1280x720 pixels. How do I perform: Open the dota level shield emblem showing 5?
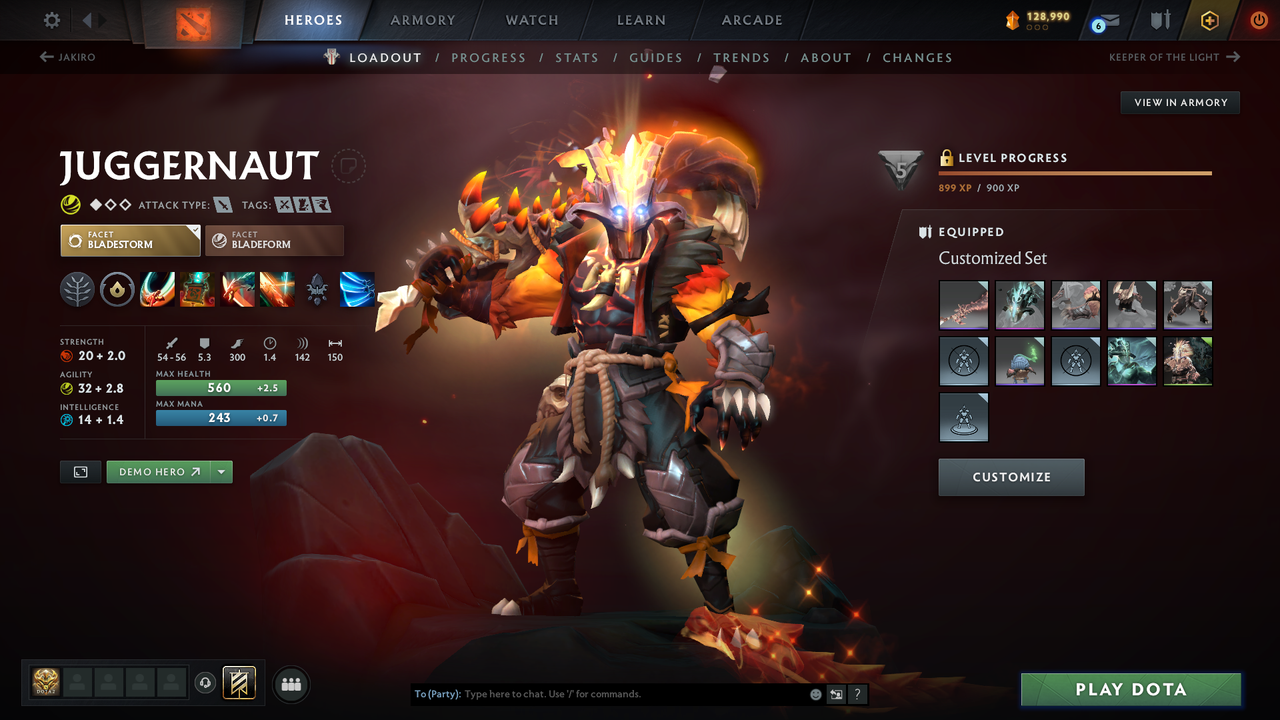tap(899, 168)
